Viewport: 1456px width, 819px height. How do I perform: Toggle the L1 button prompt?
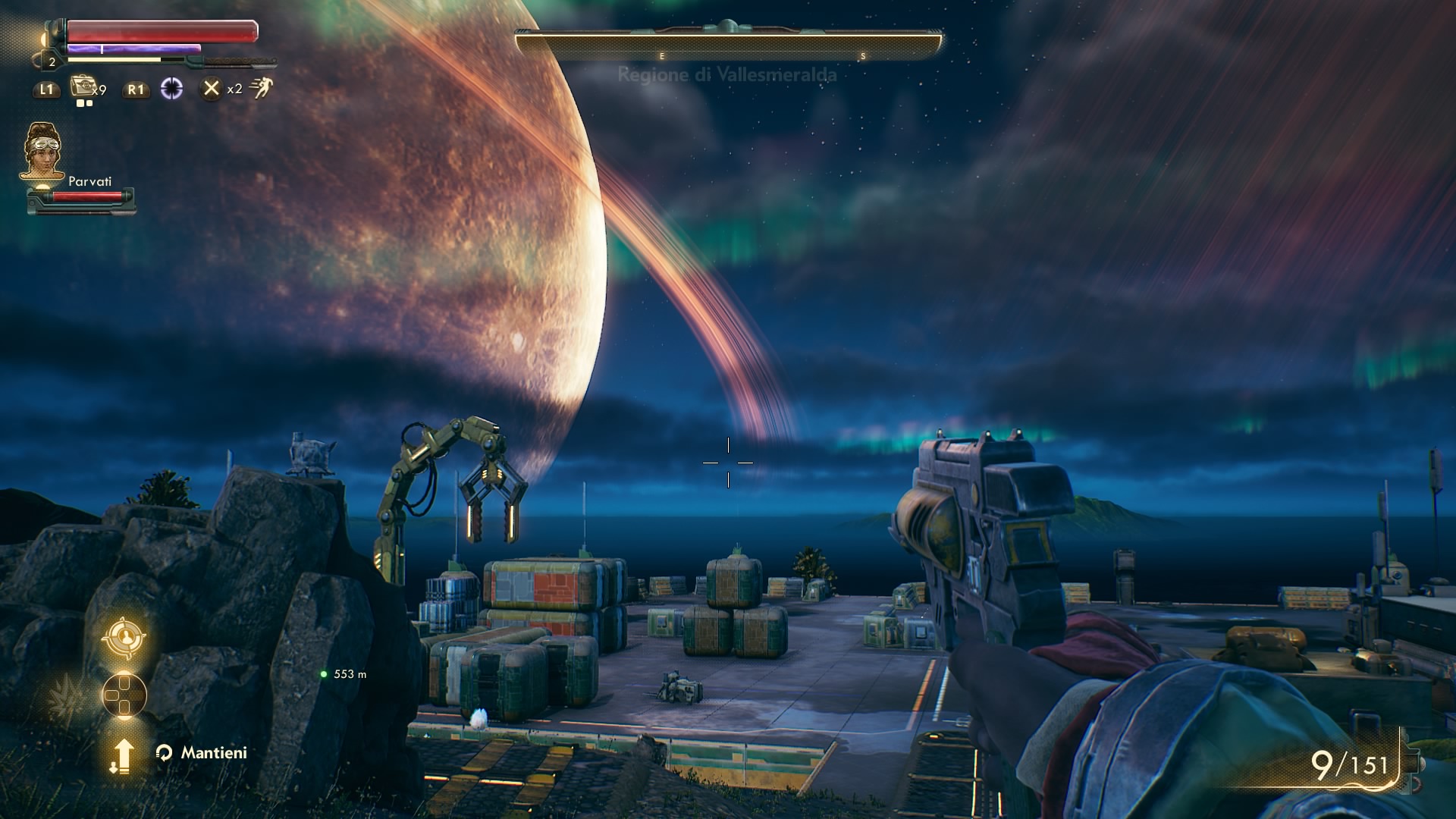click(45, 89)
